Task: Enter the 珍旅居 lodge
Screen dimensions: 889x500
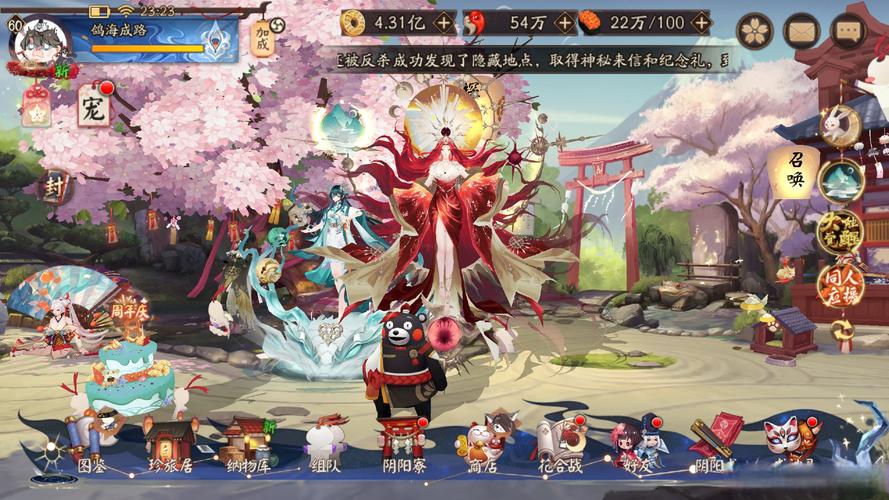Action: pyautogui.click(x=168, y=445)
